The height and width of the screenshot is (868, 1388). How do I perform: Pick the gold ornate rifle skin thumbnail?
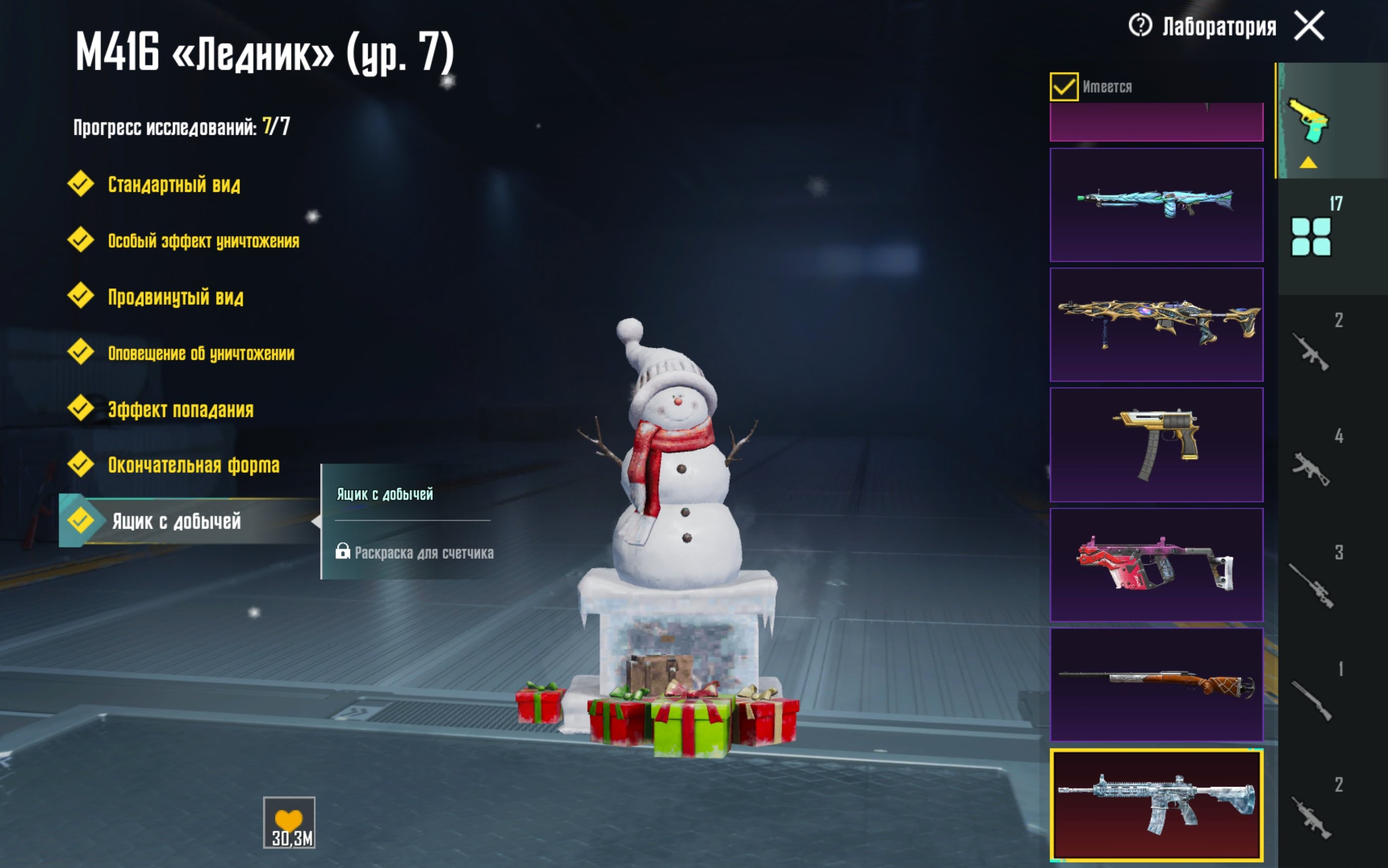[1156, 325]
